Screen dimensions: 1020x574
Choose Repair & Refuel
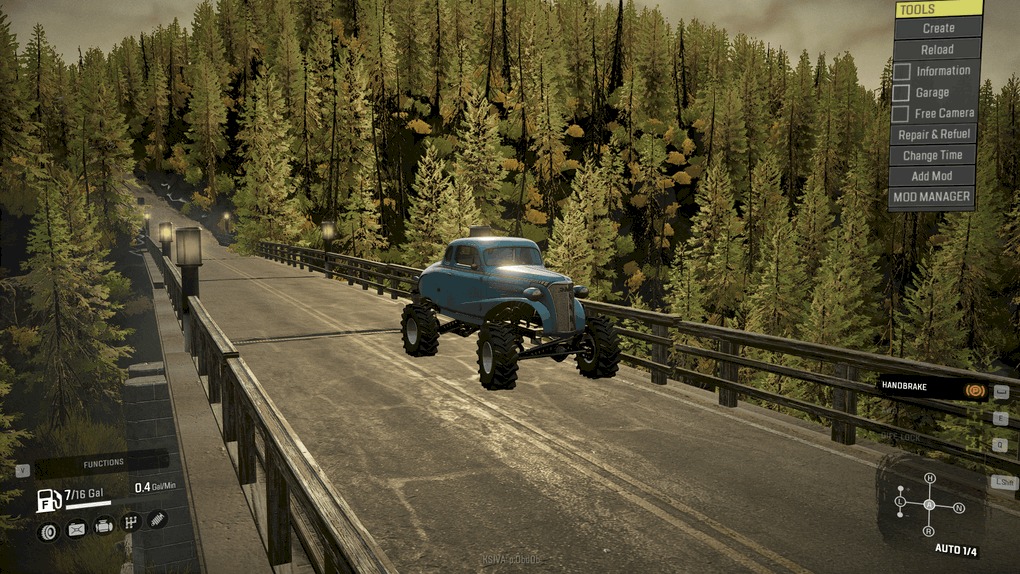click(934, 134)
